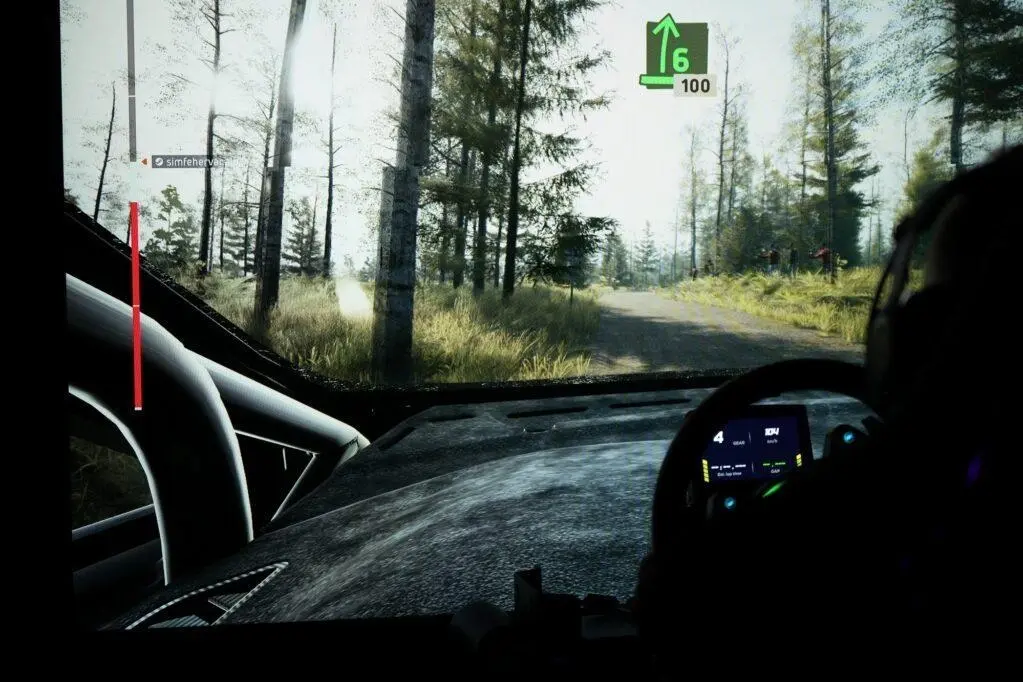Click the green left-6 pace note icon
Viewport: 1023px width, 682px height.
(x=673, y=54)
